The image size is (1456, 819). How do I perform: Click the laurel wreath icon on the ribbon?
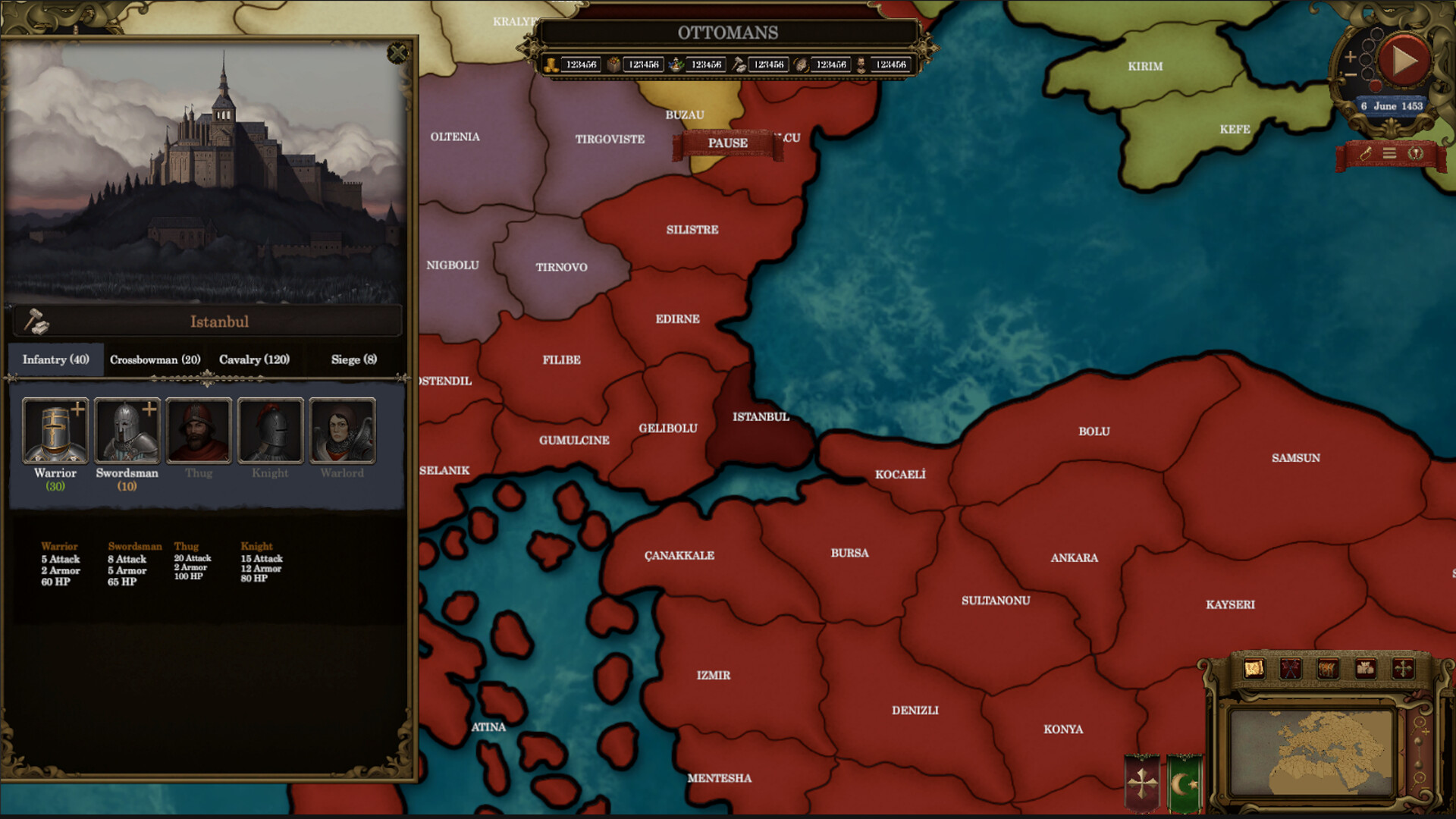[1415, 152]
